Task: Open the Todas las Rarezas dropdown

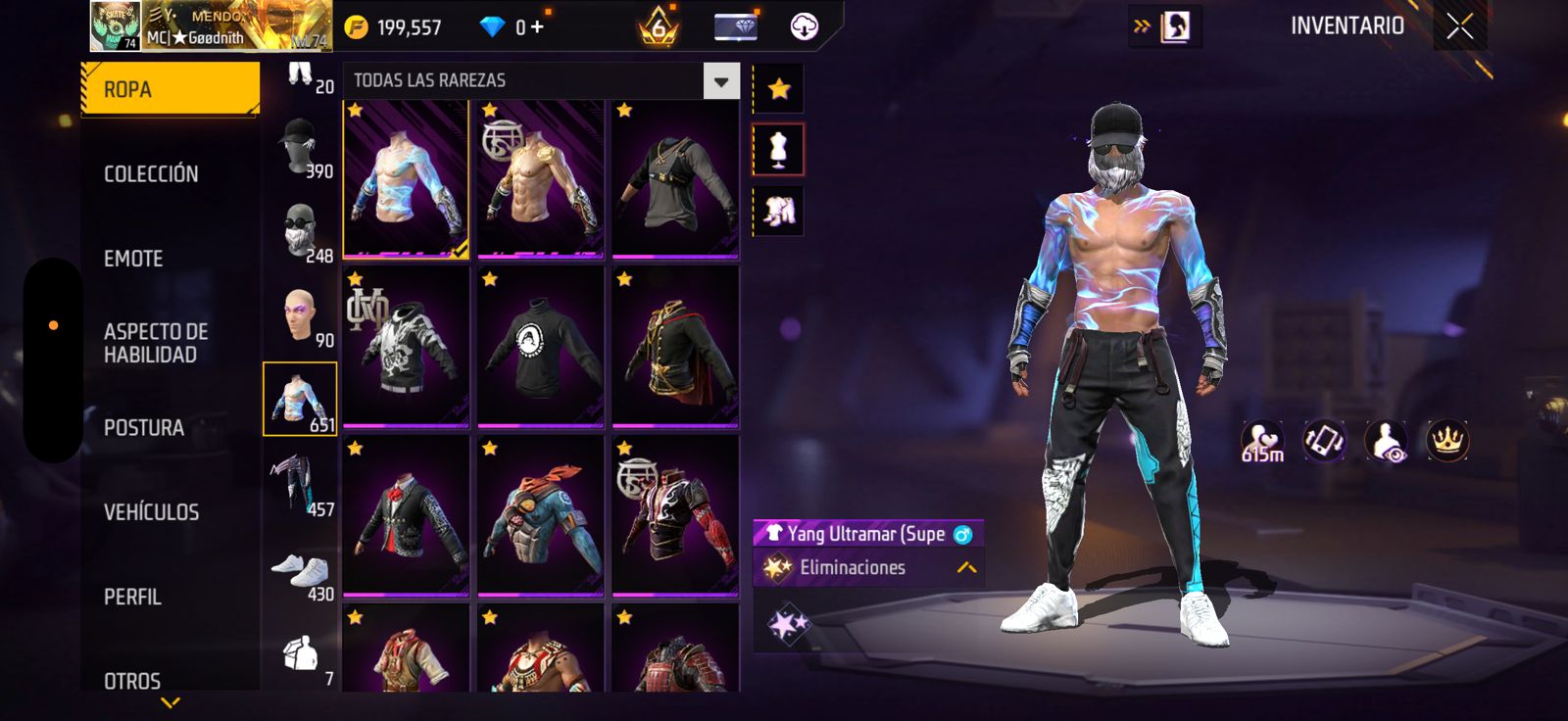Action: (x=720, y=81)
